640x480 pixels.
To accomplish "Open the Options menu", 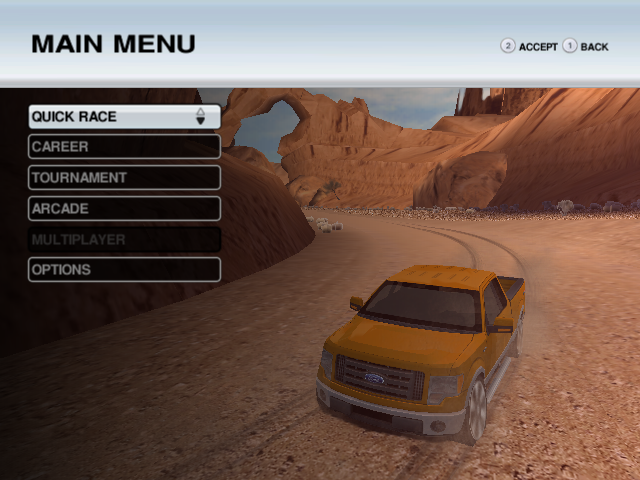I will 124,270.
